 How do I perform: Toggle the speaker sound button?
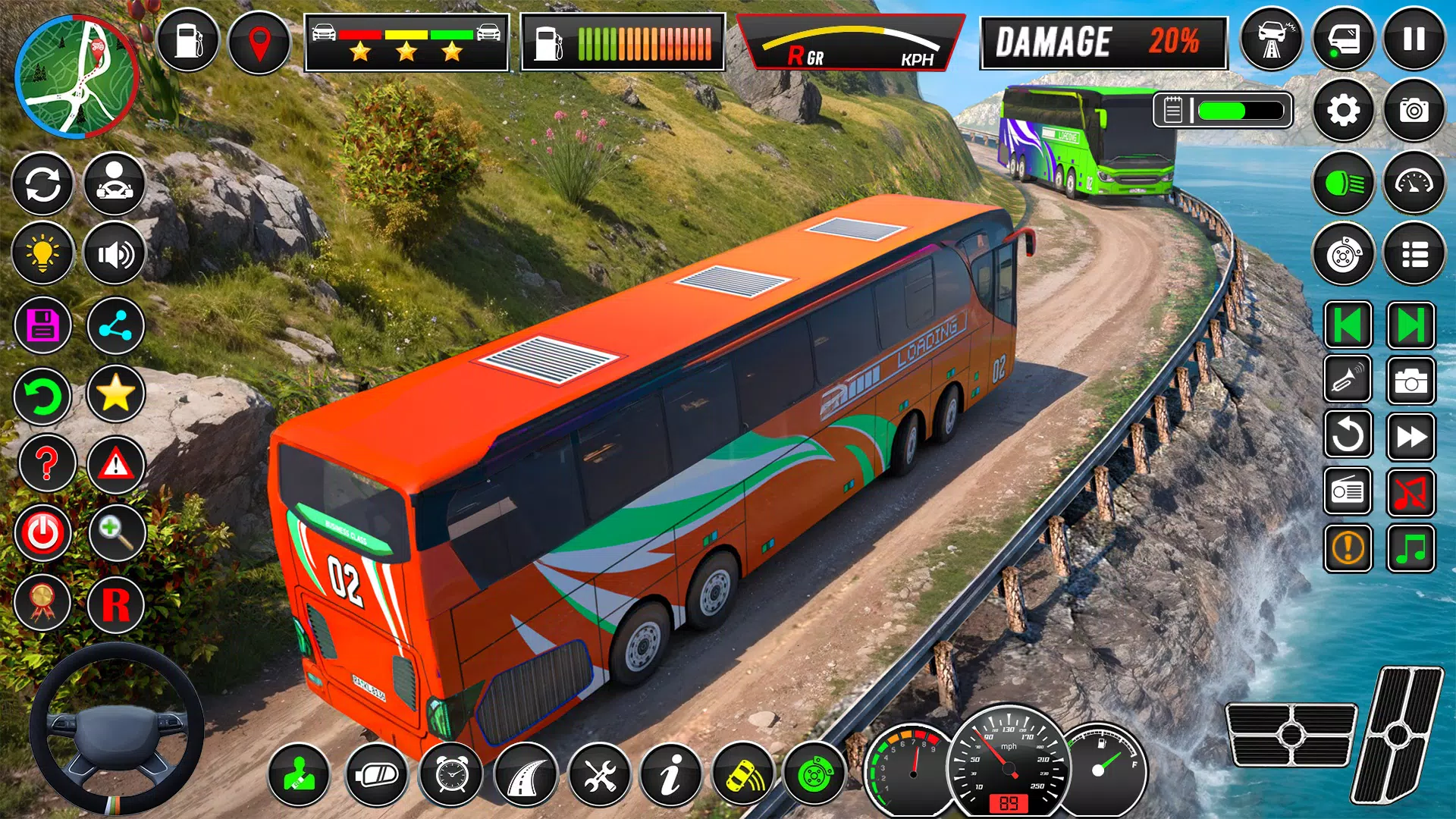(x=115, y=253)
